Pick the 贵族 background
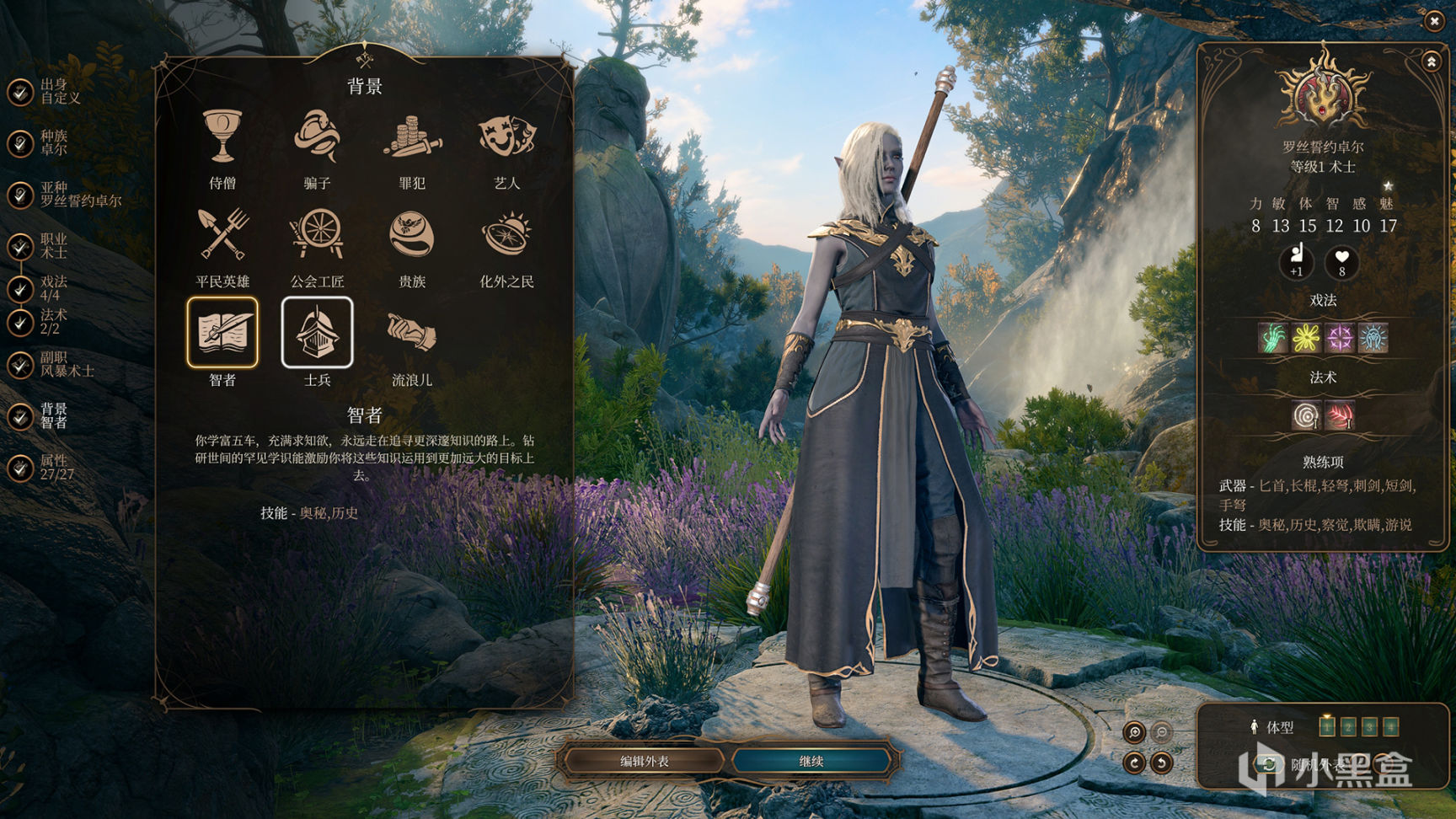The height and width of the screenshot is (819, 1456). tap(412, 234)
